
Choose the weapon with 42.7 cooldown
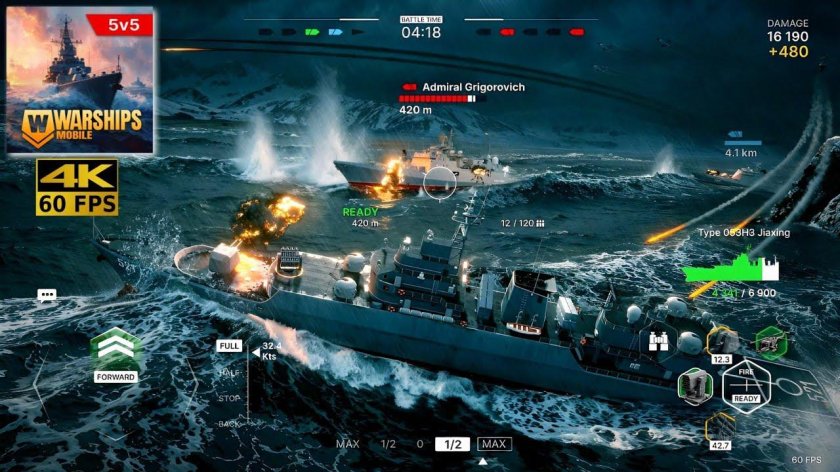click(x=720, y=428)
